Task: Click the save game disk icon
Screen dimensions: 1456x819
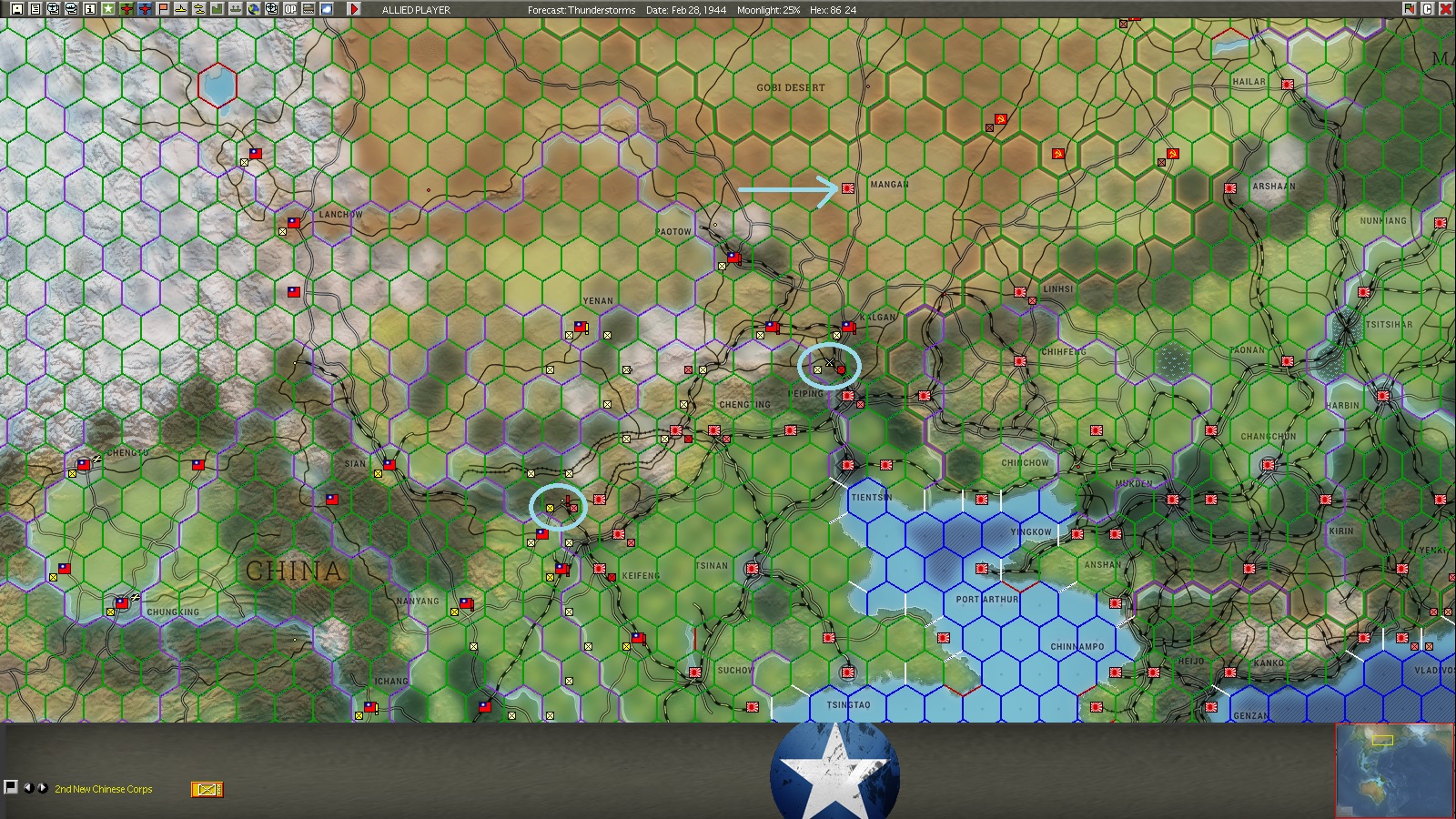Action: pos(15,10)
